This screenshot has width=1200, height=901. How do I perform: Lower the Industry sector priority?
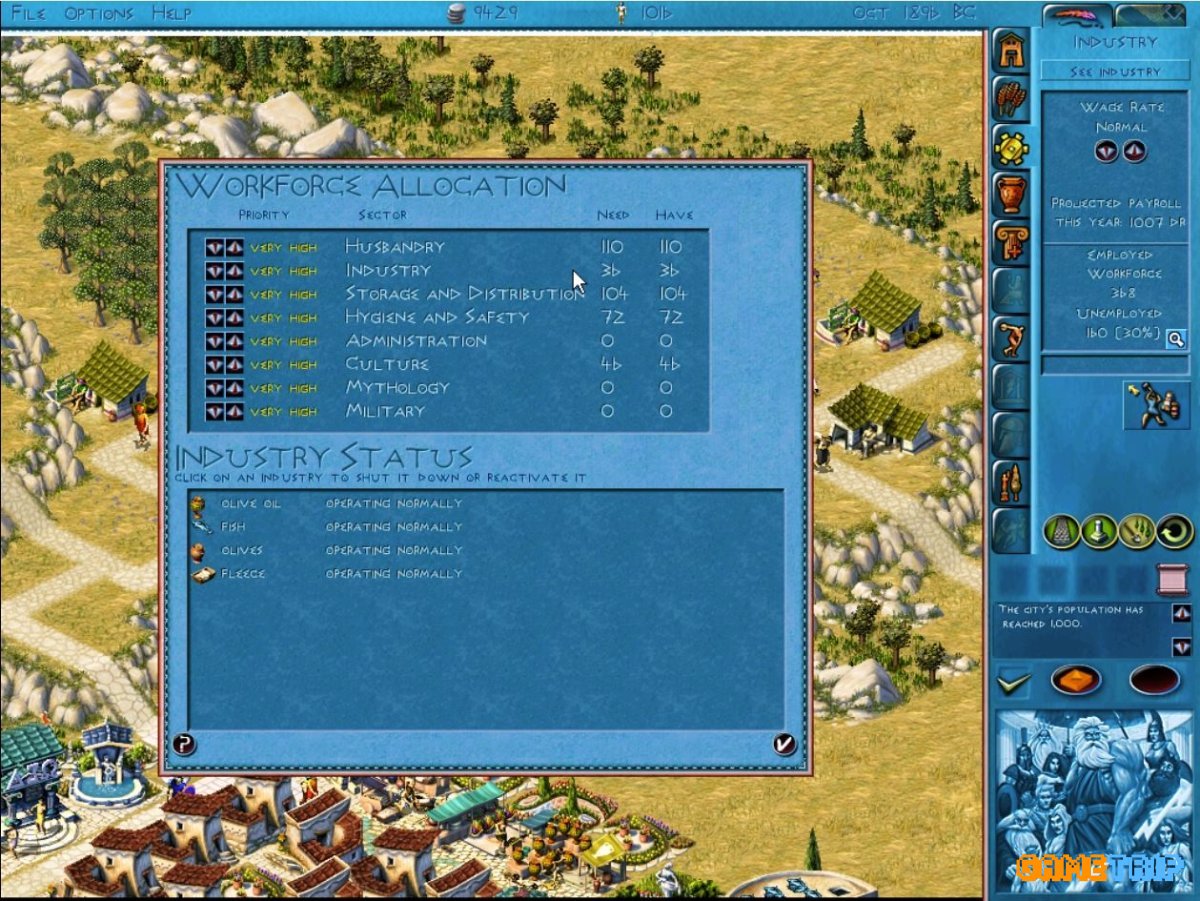215,271
